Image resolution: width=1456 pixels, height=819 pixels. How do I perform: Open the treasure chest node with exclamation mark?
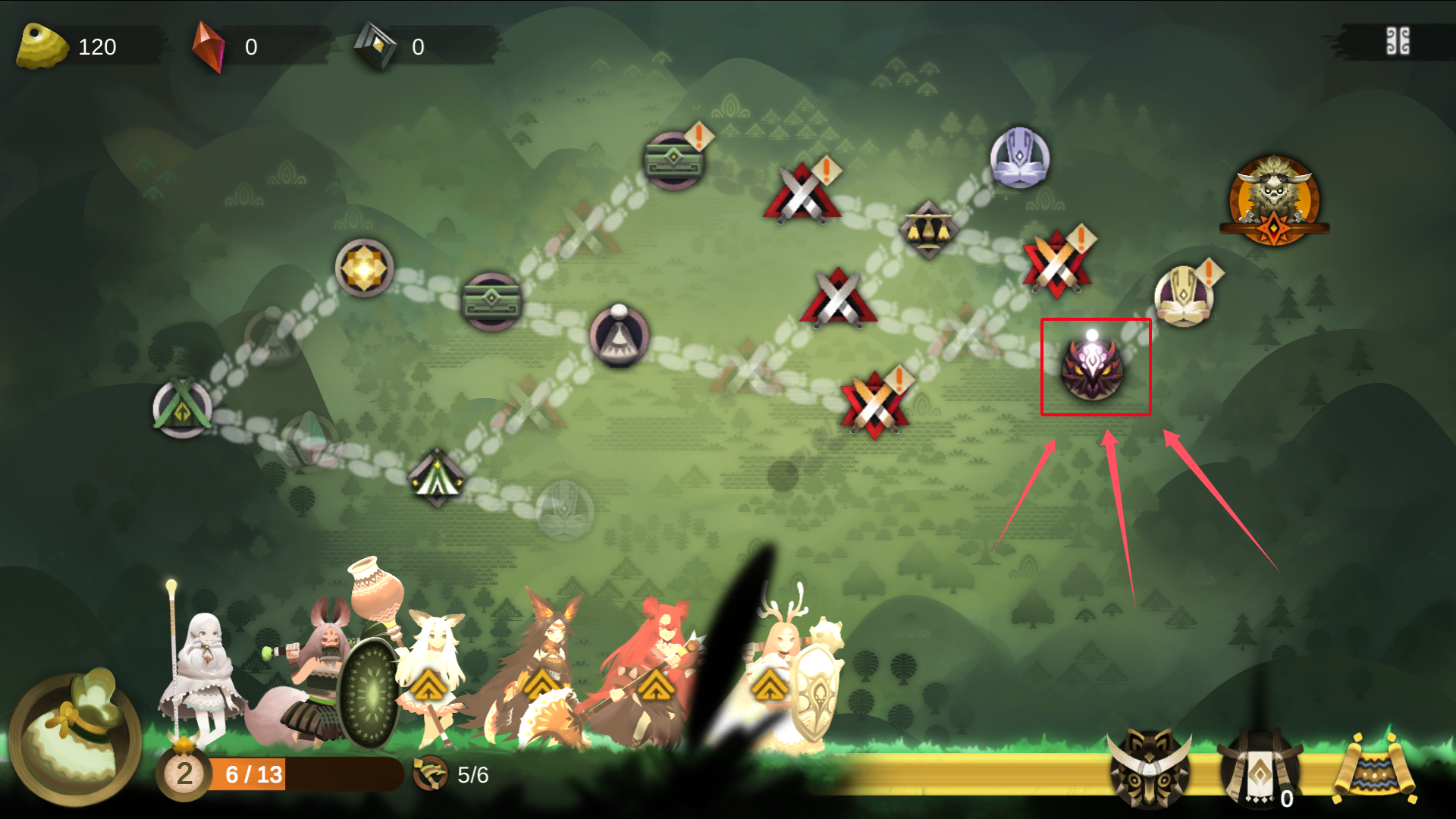(x=673, y=160)
